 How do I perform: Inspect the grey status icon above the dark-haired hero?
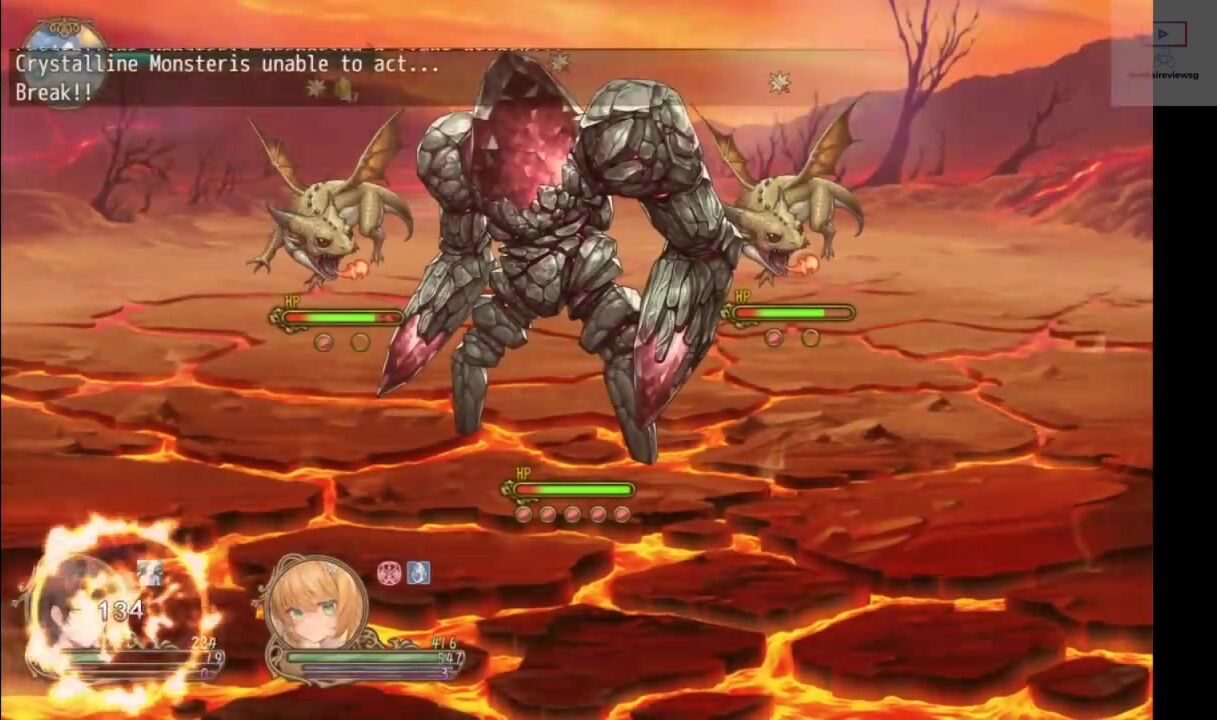(x=151, y=573)
